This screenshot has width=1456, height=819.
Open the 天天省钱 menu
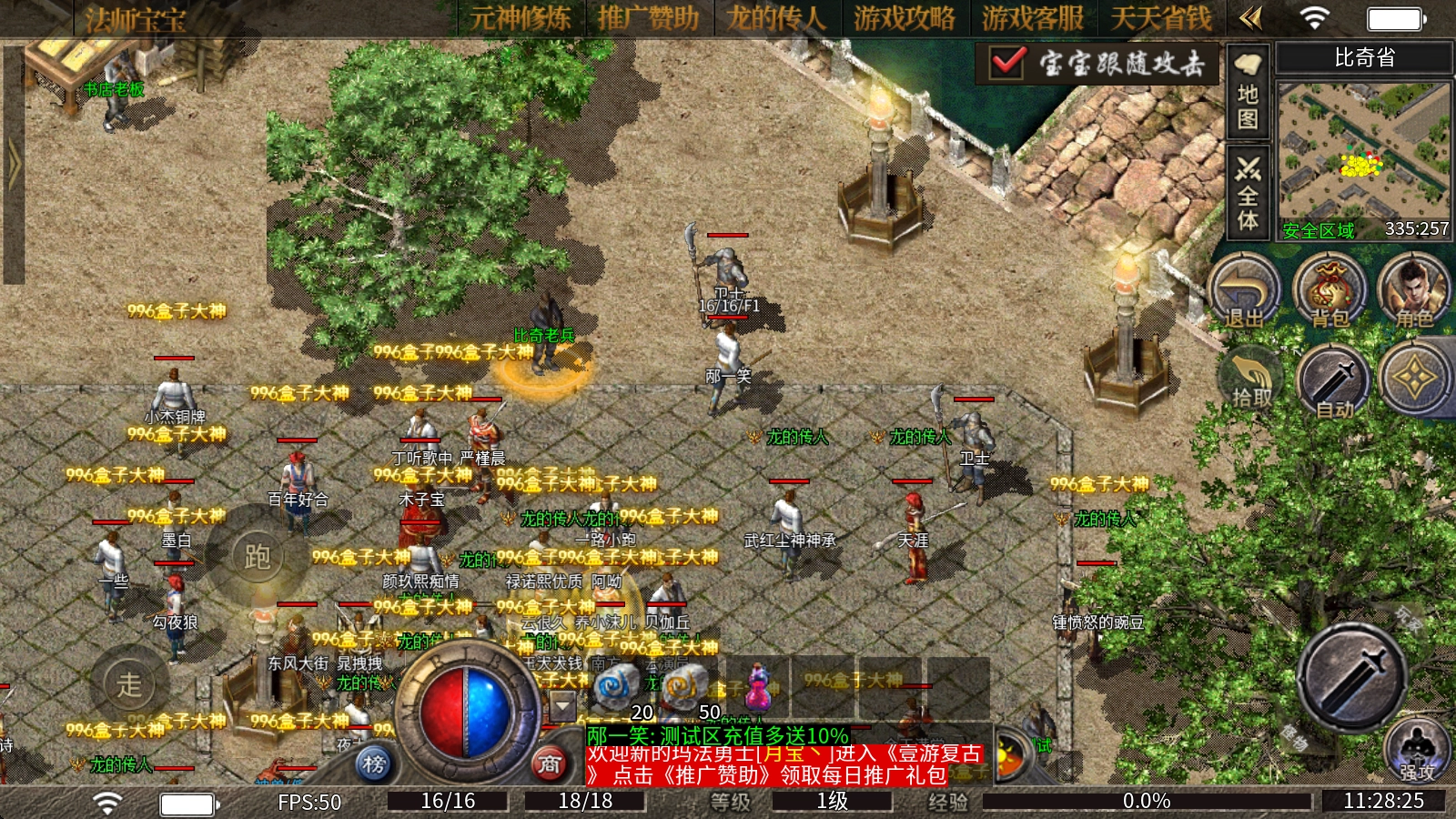pyautogui.click(x=1161, y=18)
